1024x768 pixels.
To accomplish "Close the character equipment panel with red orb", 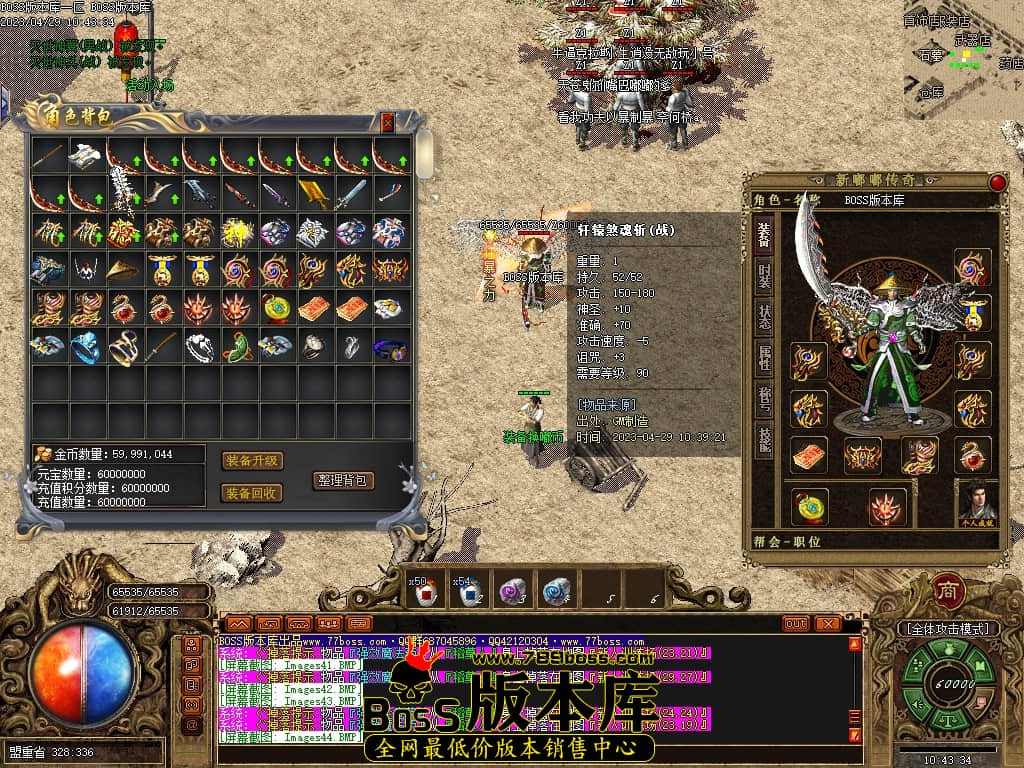I will 997,183.
